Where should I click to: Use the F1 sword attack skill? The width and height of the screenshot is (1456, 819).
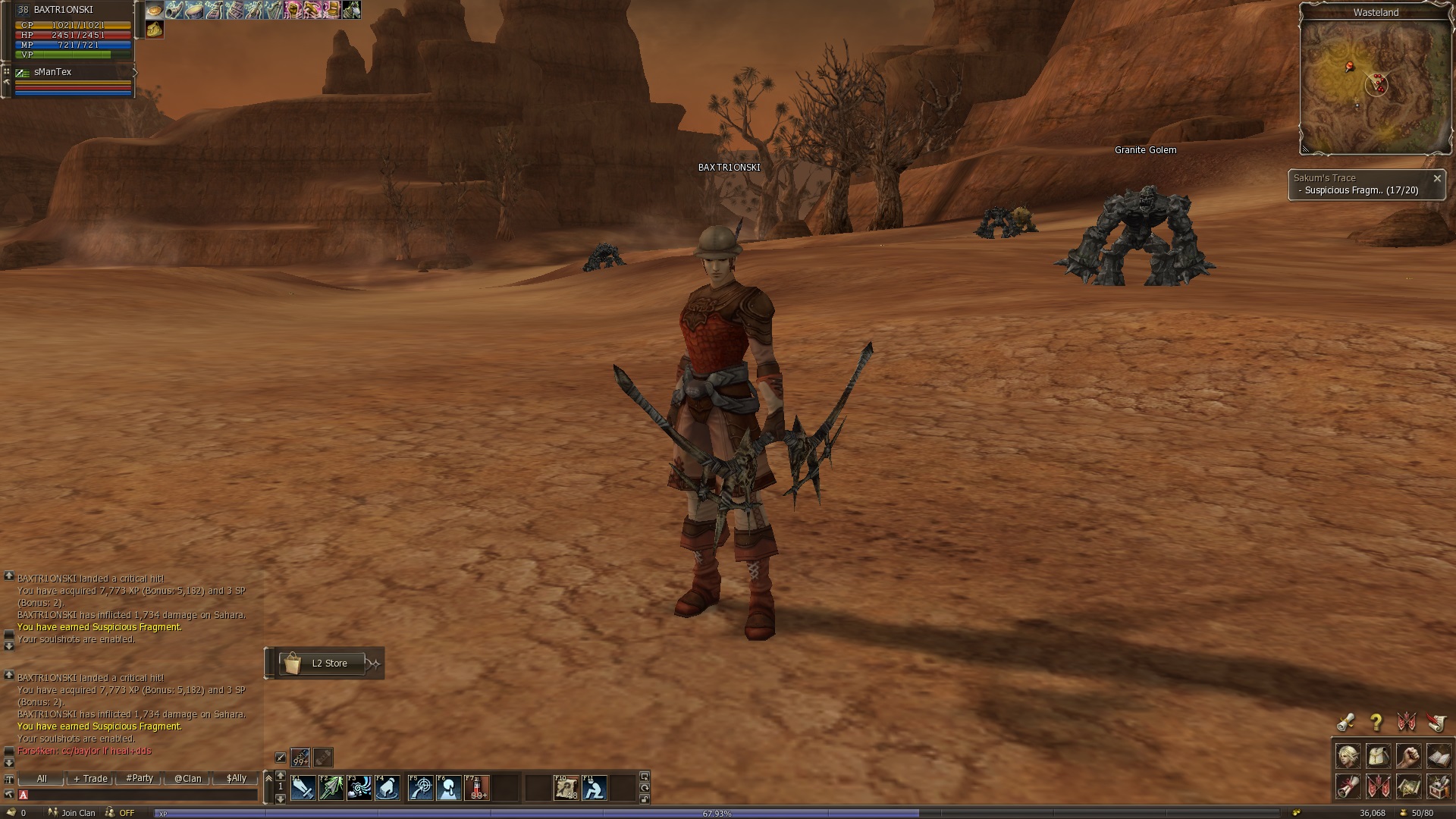coord(303,789)
